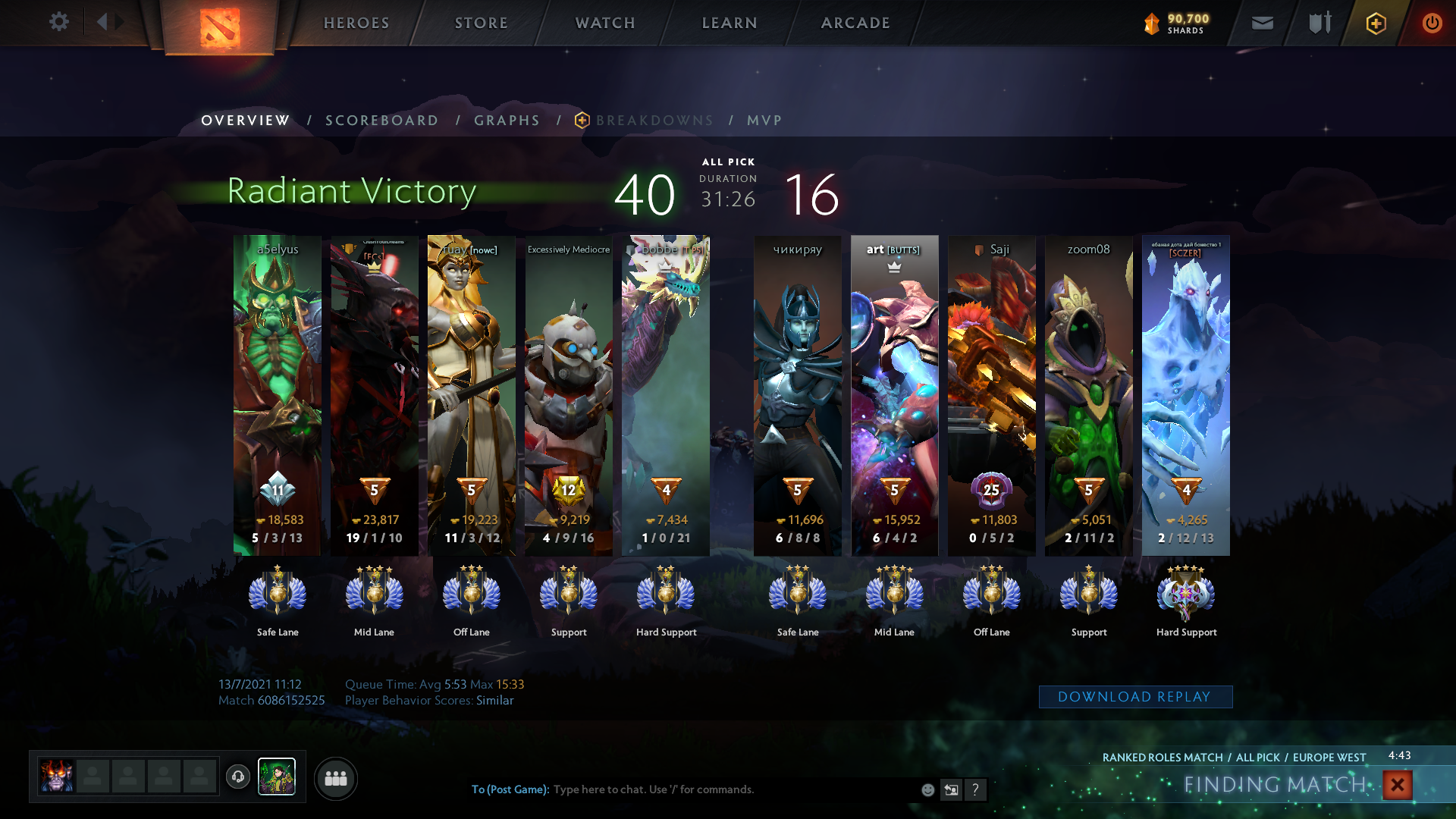Open the Learn section
Image resolution: width=1456 pixels, height=819 pixels.
pyautogui.click(x=730, y=23)
